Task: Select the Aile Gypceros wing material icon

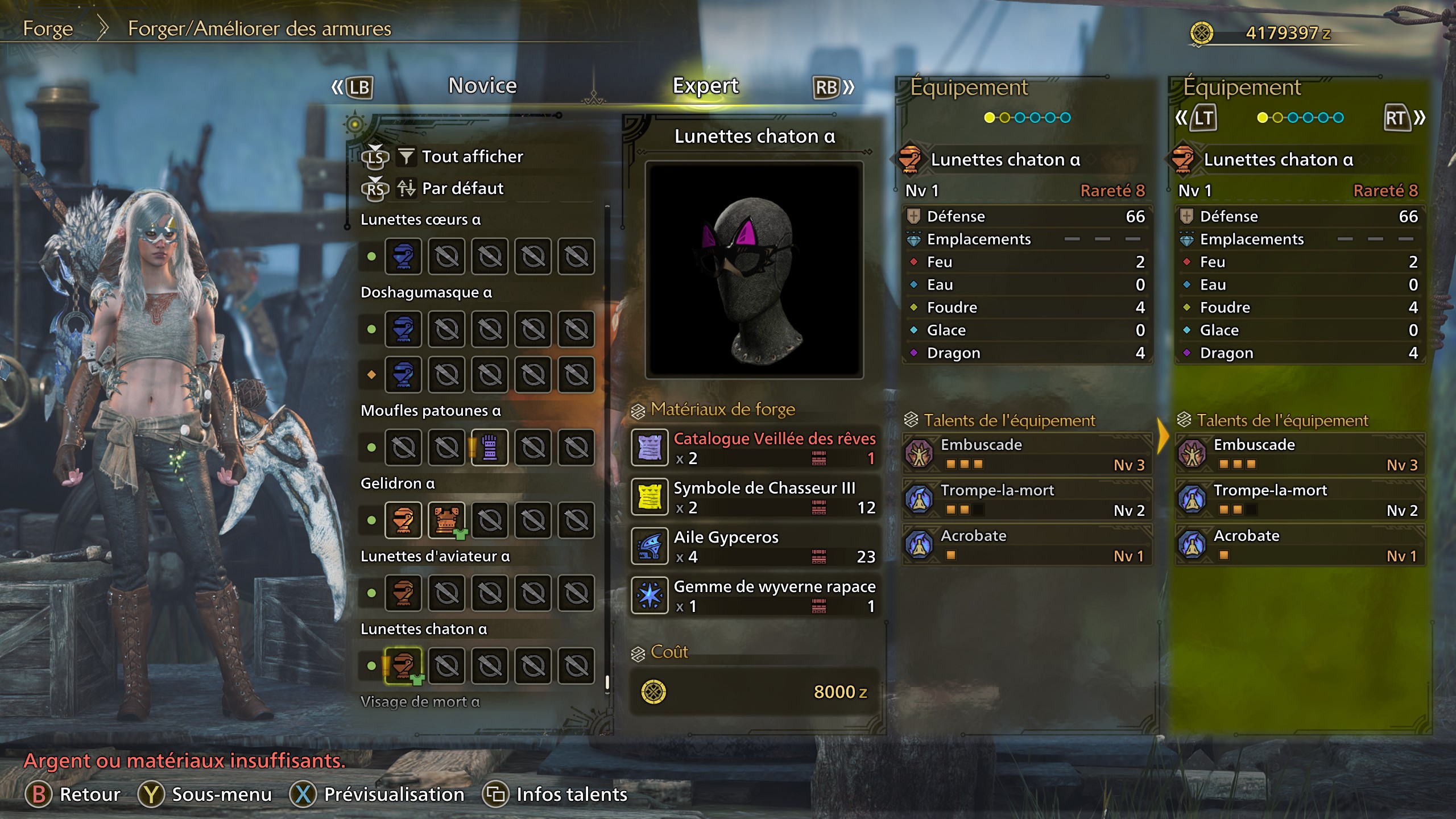Action: click(x=650, y=545)
